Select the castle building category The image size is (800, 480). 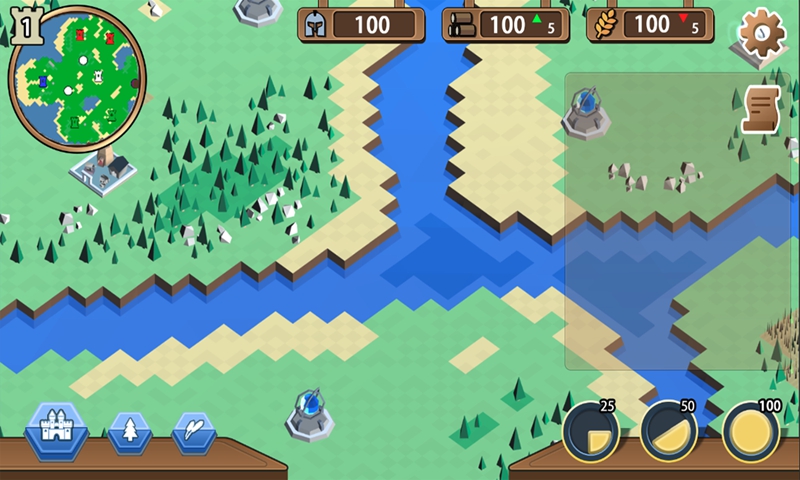pos(56,430)
